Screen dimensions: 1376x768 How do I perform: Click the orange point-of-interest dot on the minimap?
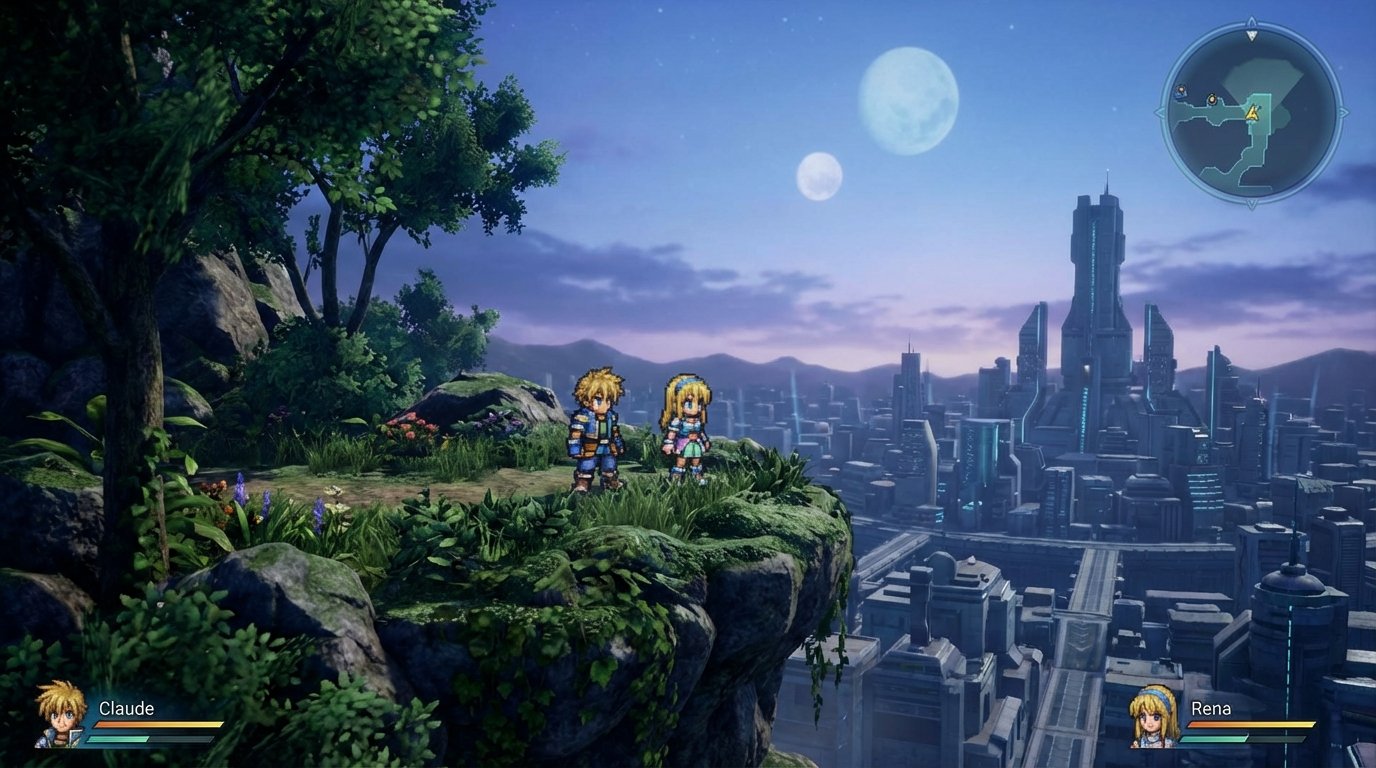click(x=1212, y=100)
